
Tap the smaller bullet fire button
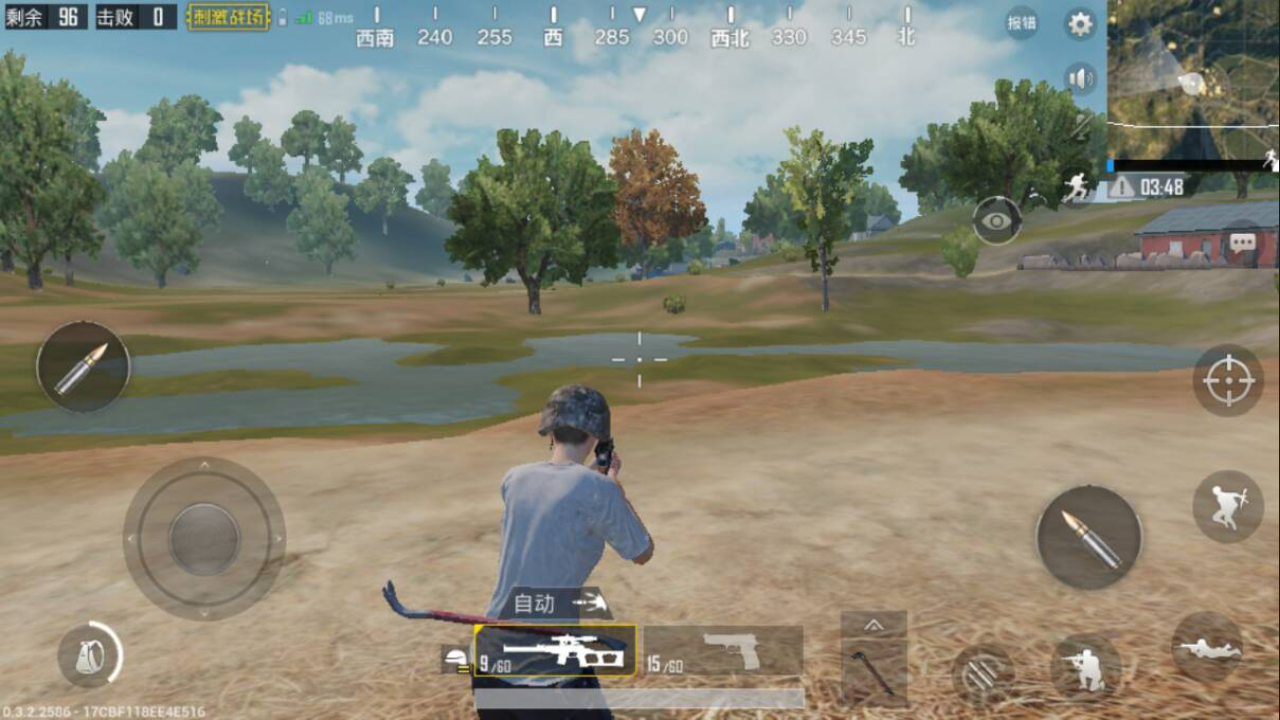pyautogui.click(x=83, y=366)
